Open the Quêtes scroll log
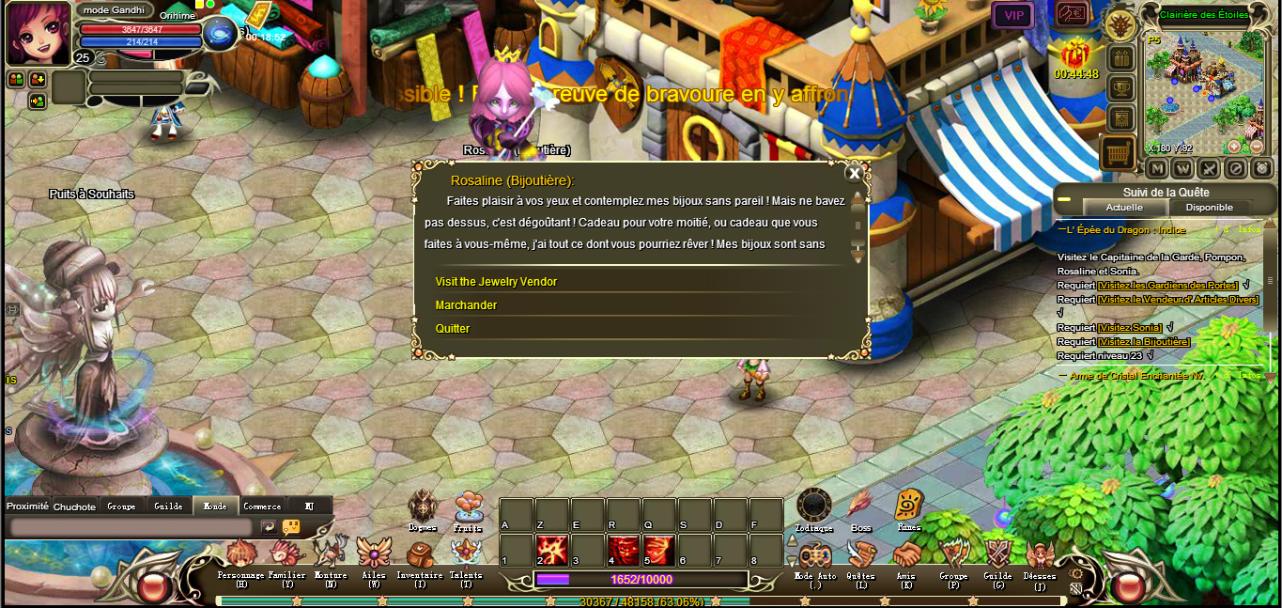1282x608 pixels. coord(860,556)
